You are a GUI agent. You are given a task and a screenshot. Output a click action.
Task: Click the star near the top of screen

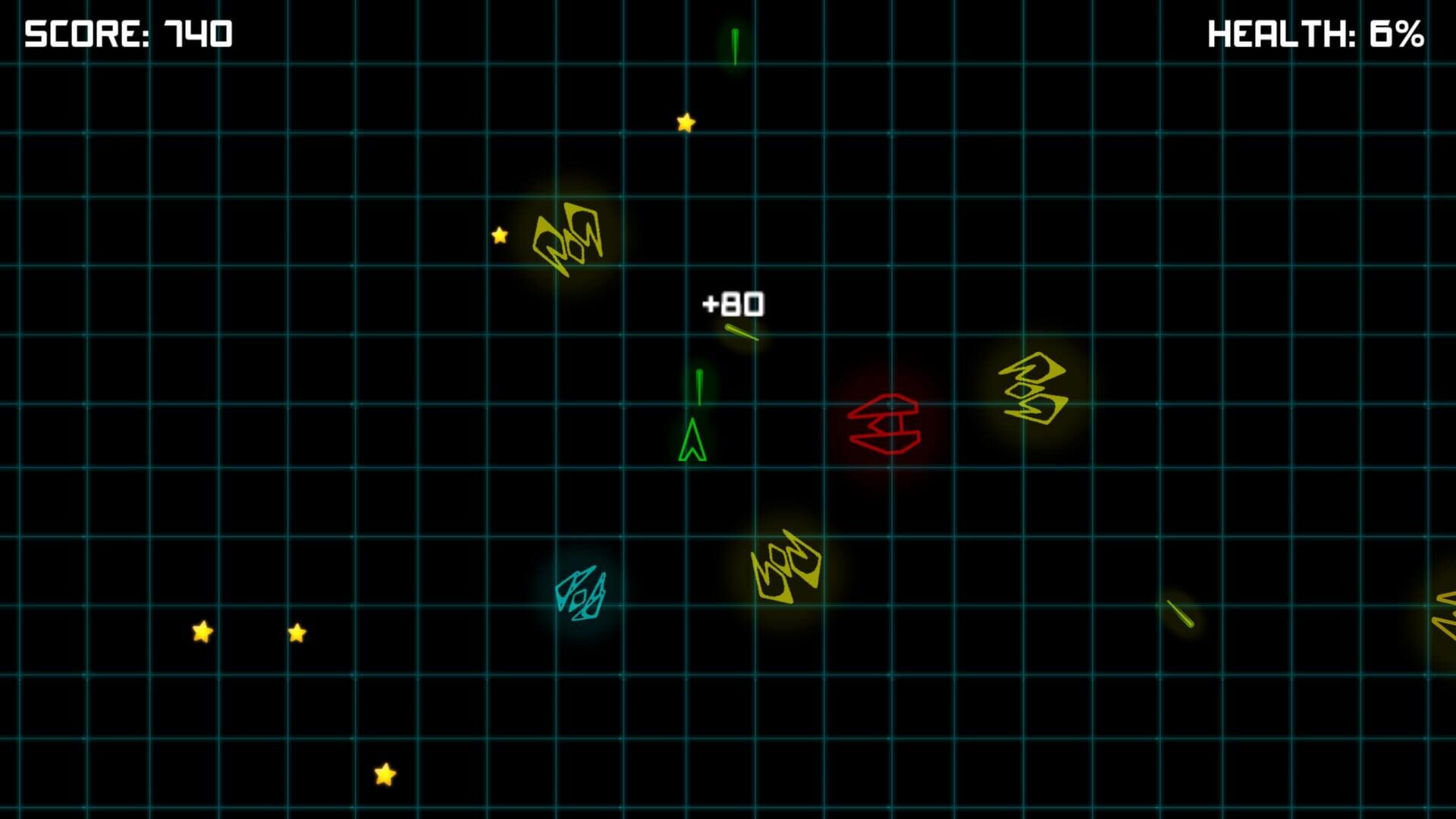coord(685,121)
